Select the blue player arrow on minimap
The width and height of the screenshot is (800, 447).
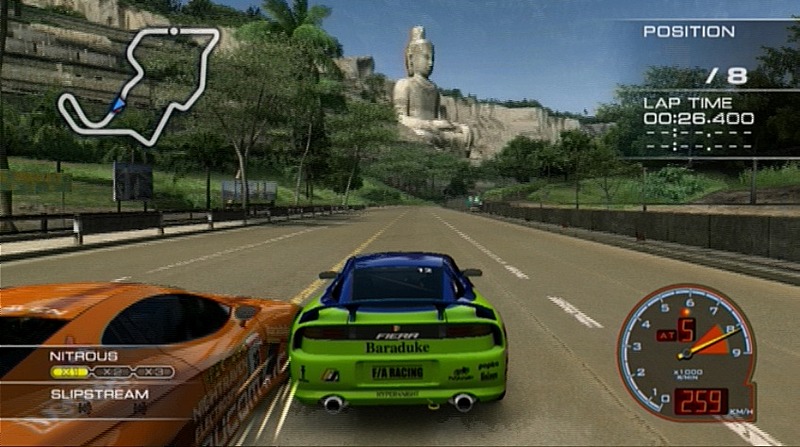click(x=119, y=103)
